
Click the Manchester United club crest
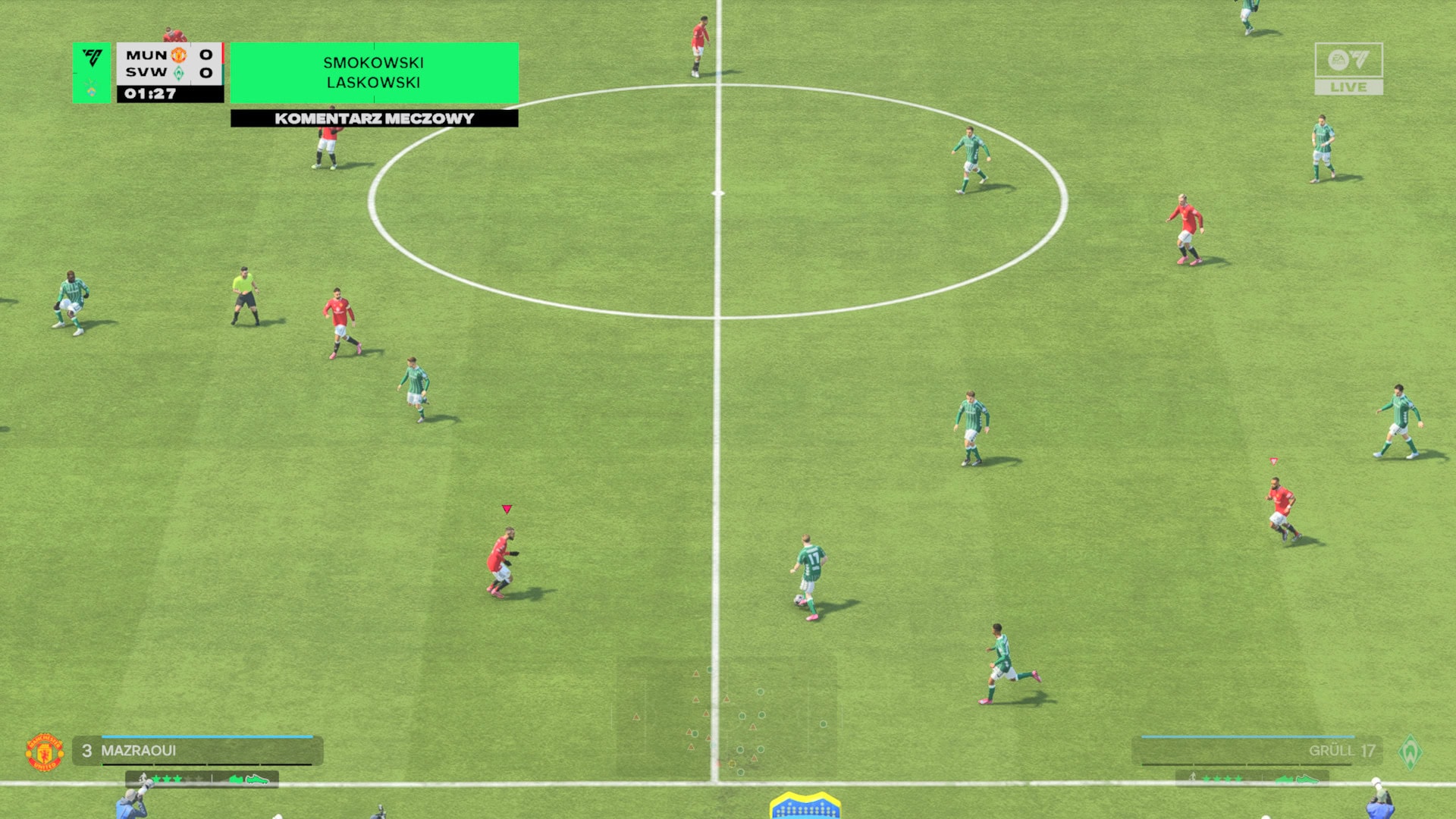tap(45, 752)
